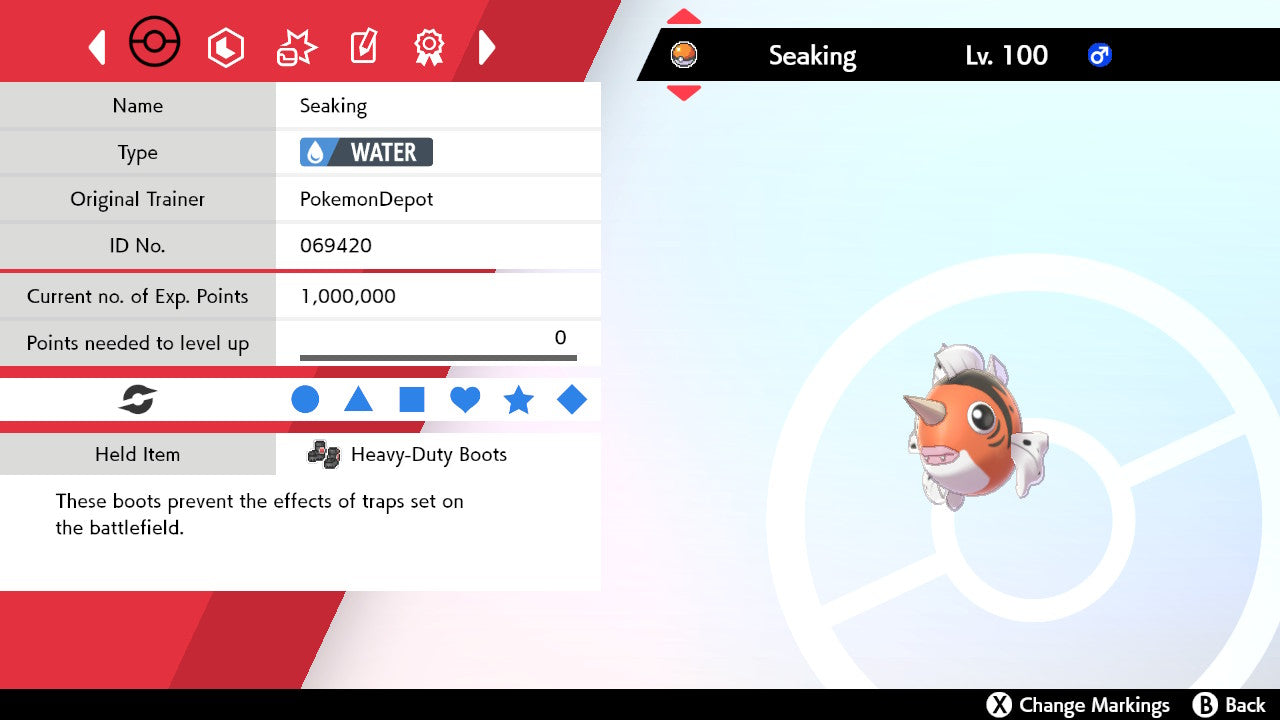Toggle the circle marking
Screen dimensions: 1280x720
[305, 400]
